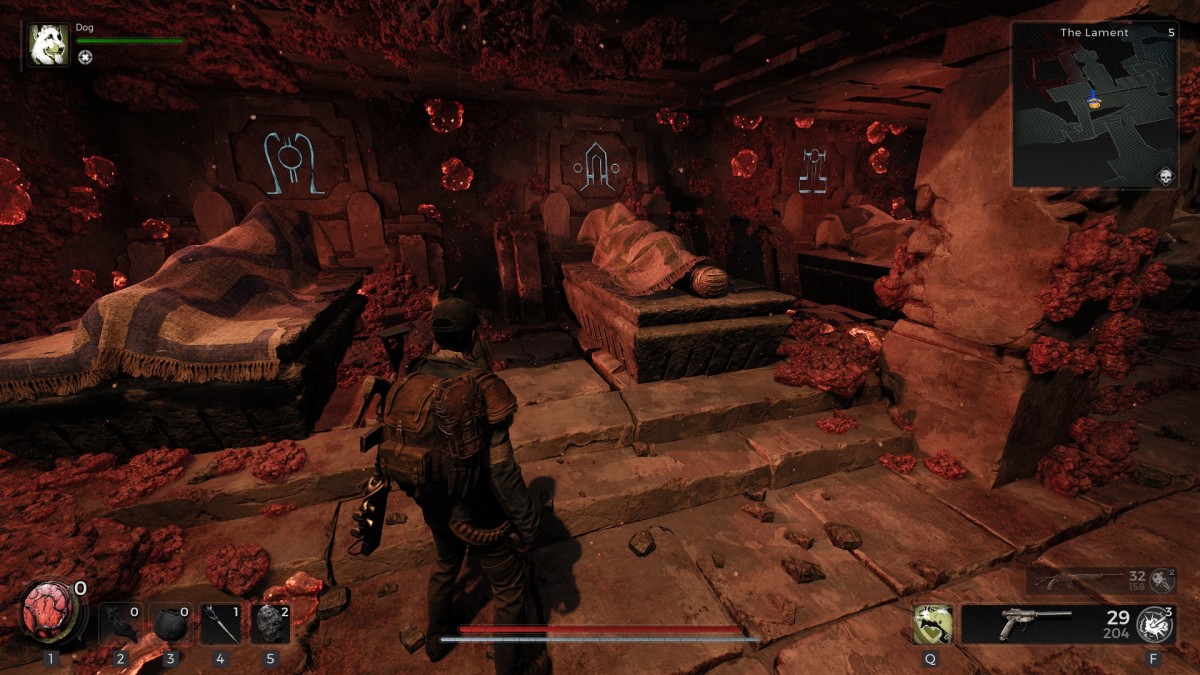Select the crosshair status icon under Dog
Viewport: 1200px width, 675px height.
pos(85,57)
